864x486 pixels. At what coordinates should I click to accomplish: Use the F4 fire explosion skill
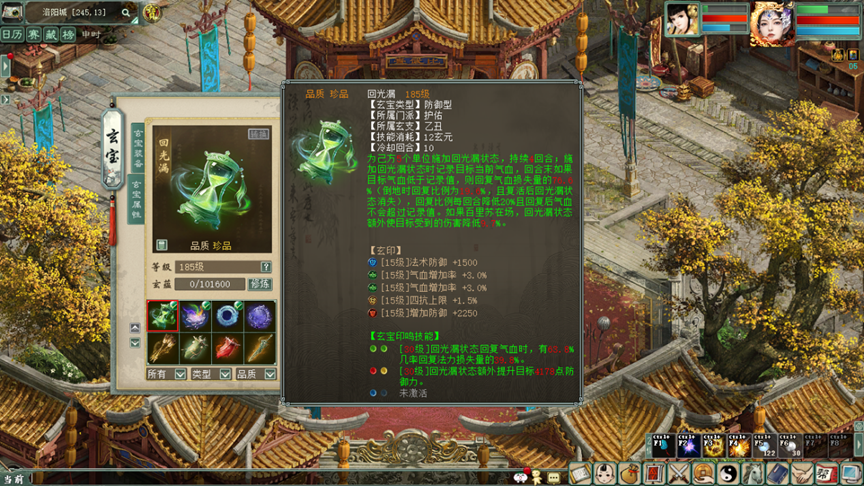pos(738,446)
